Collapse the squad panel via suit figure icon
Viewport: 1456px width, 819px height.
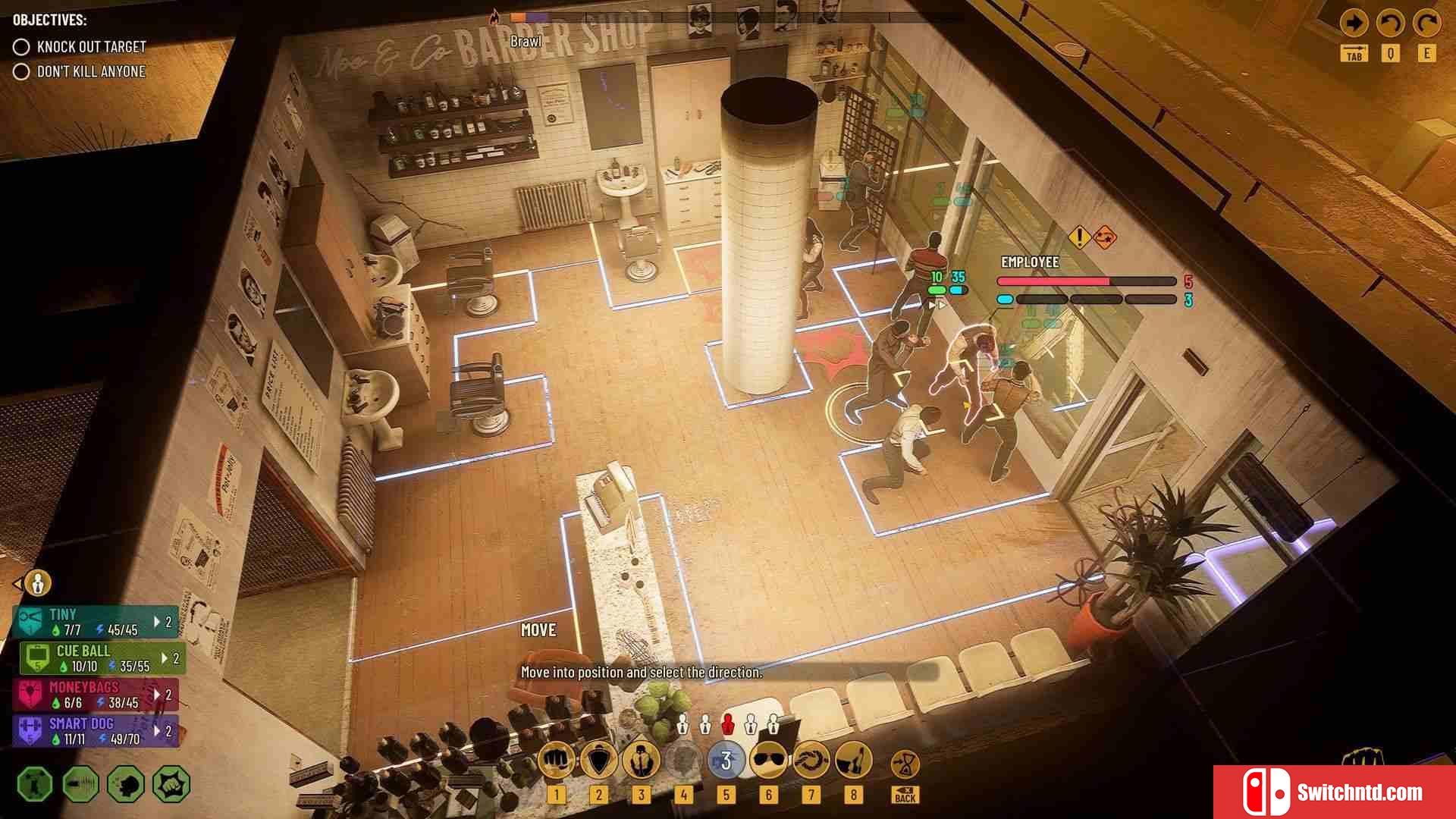pyautogui.click(x=37, y=583)
